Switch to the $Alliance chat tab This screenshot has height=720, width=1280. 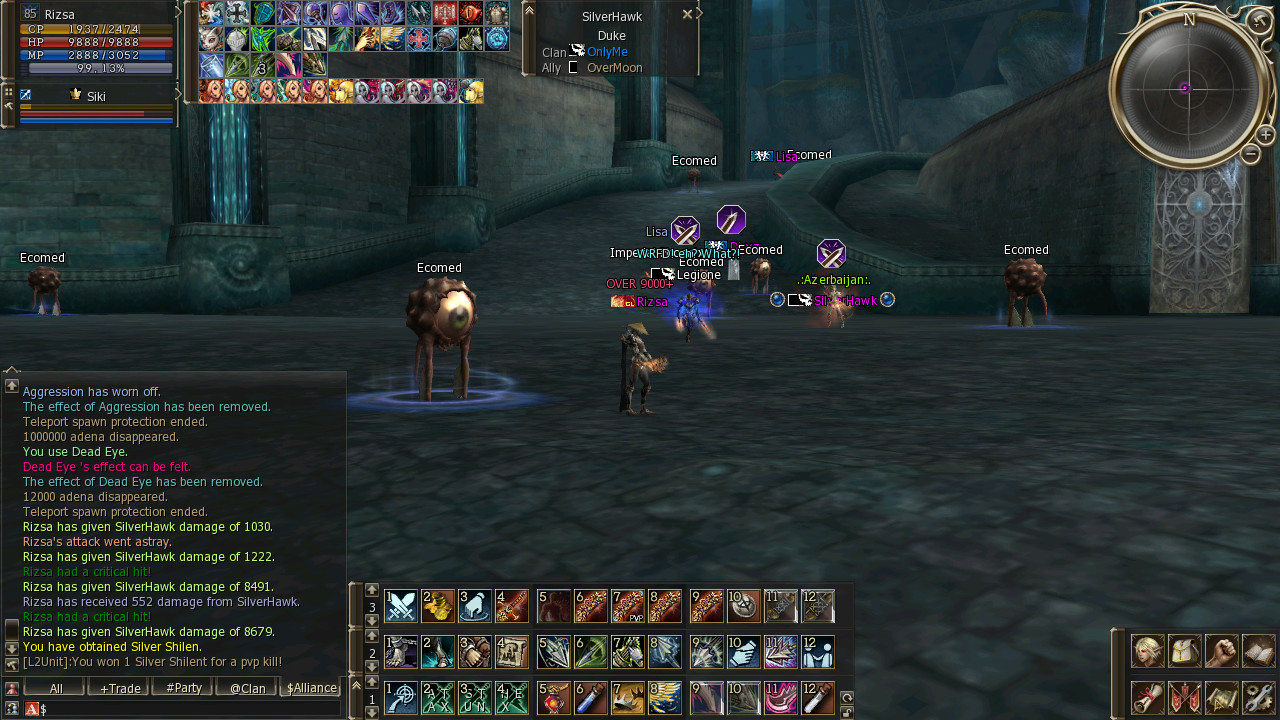(x=311, y=688)
